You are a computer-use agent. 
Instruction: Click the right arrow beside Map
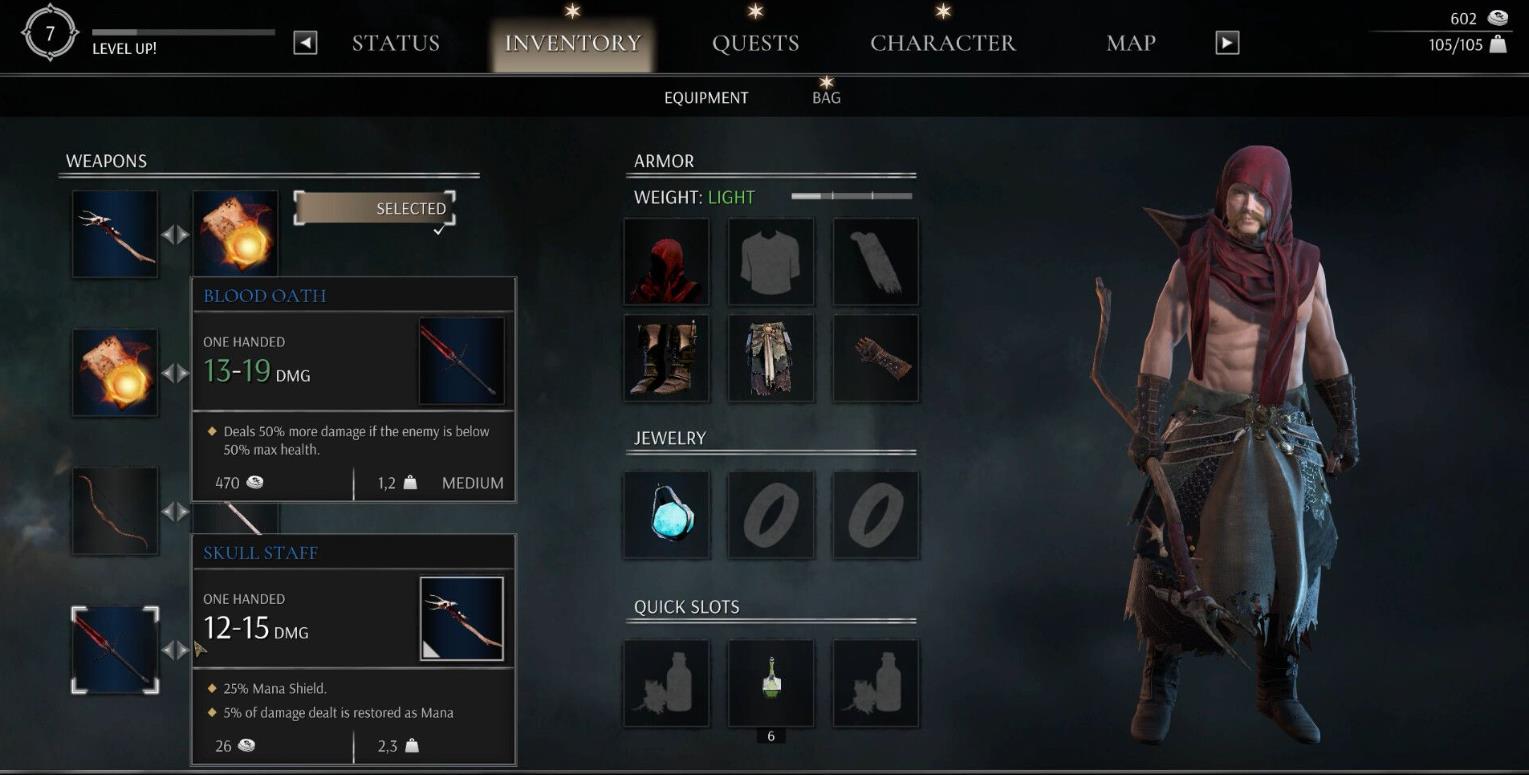click(x=1227, y=43)
